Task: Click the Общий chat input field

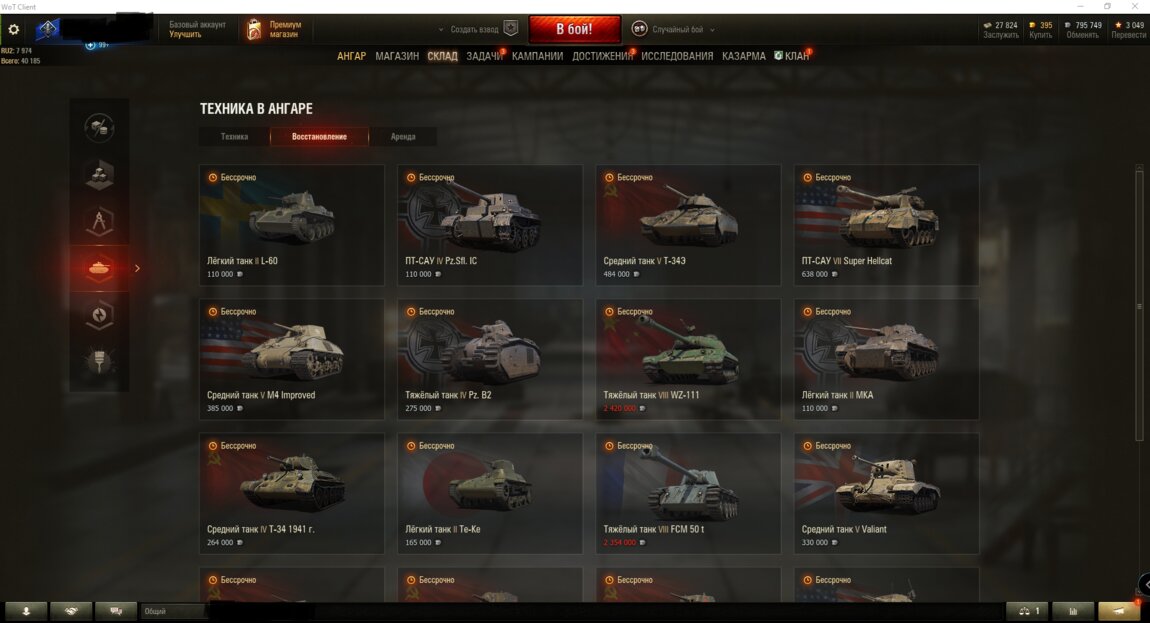Action: pos(175,611)
